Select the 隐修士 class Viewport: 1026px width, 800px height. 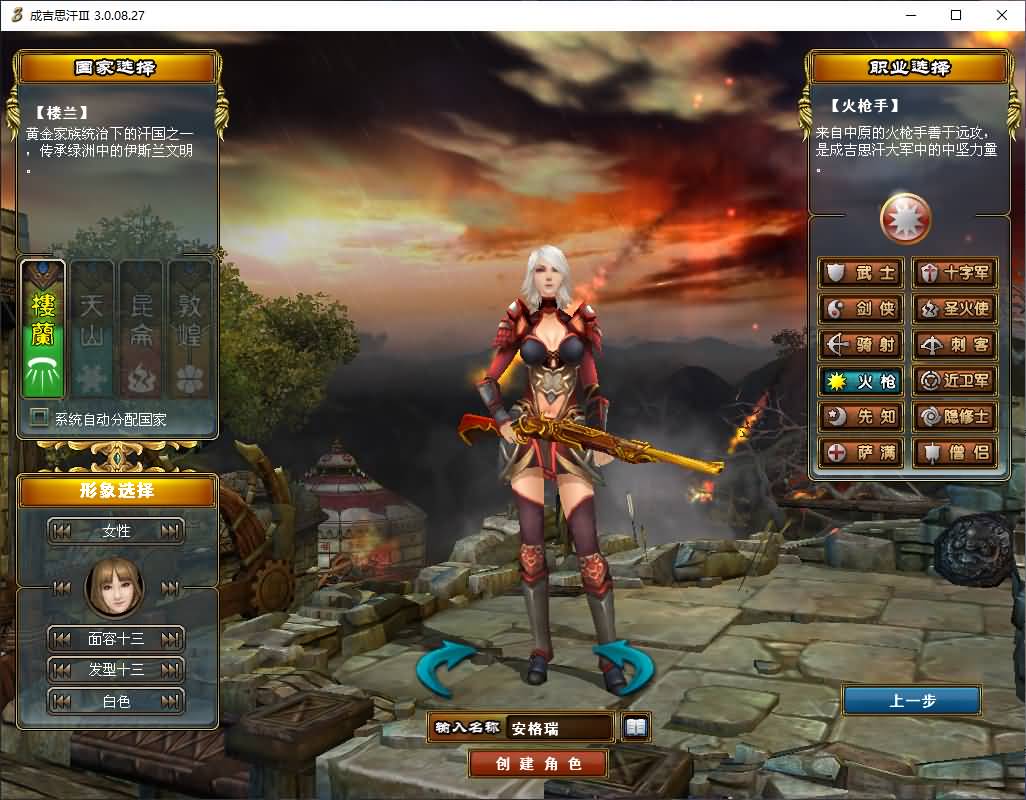coord(954,417)
